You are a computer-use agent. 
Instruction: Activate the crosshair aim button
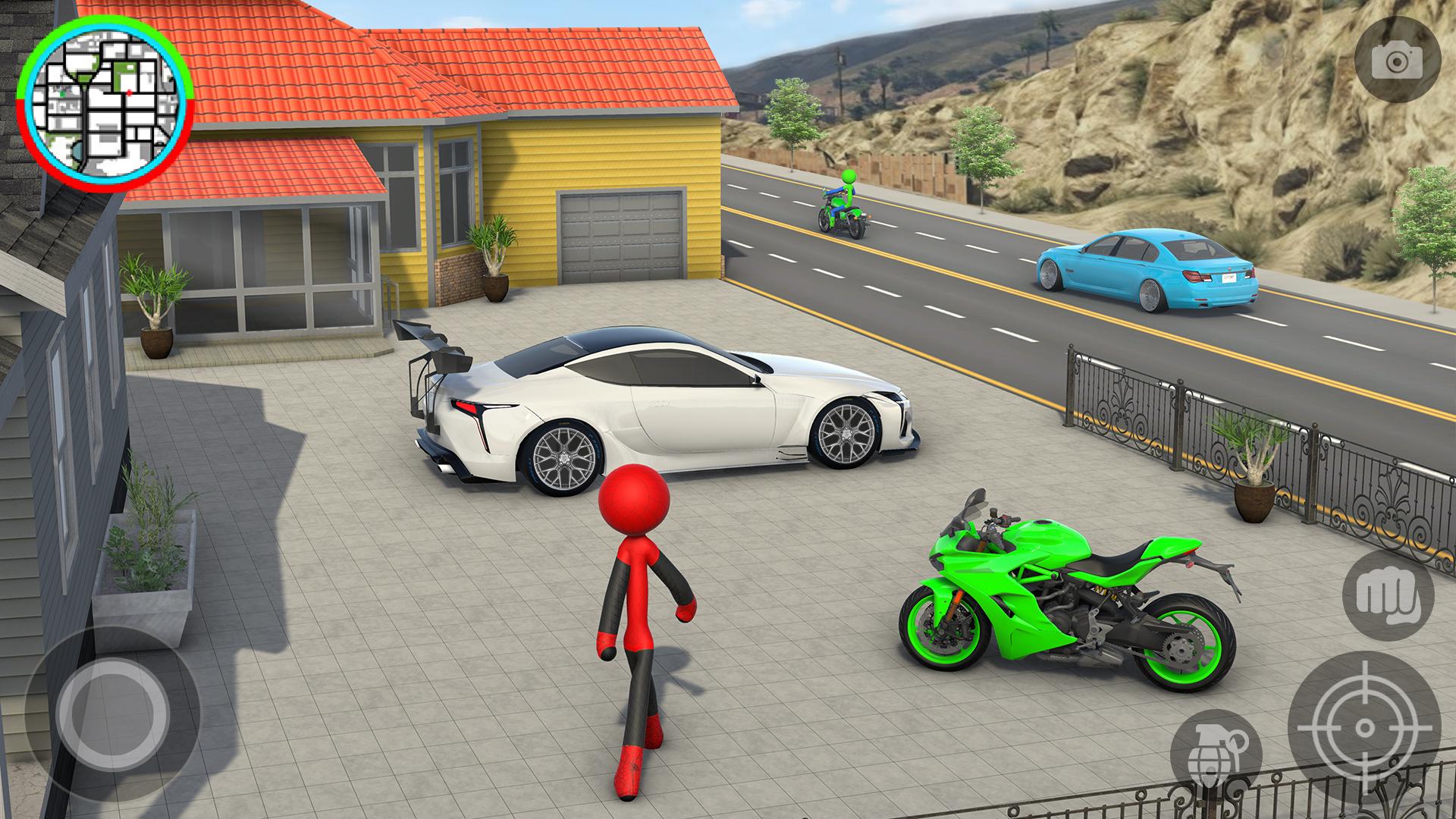click(1363, 729)
